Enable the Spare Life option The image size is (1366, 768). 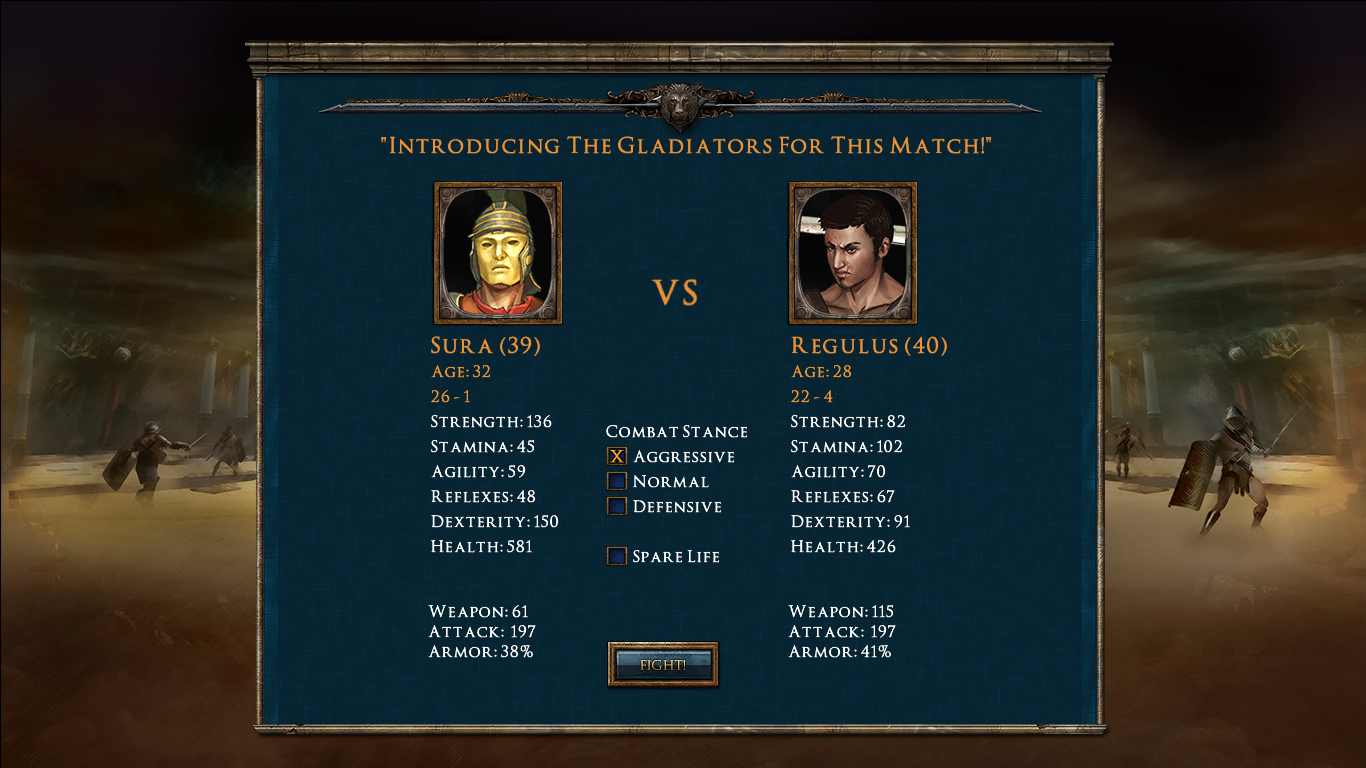(x=617, y=556)
